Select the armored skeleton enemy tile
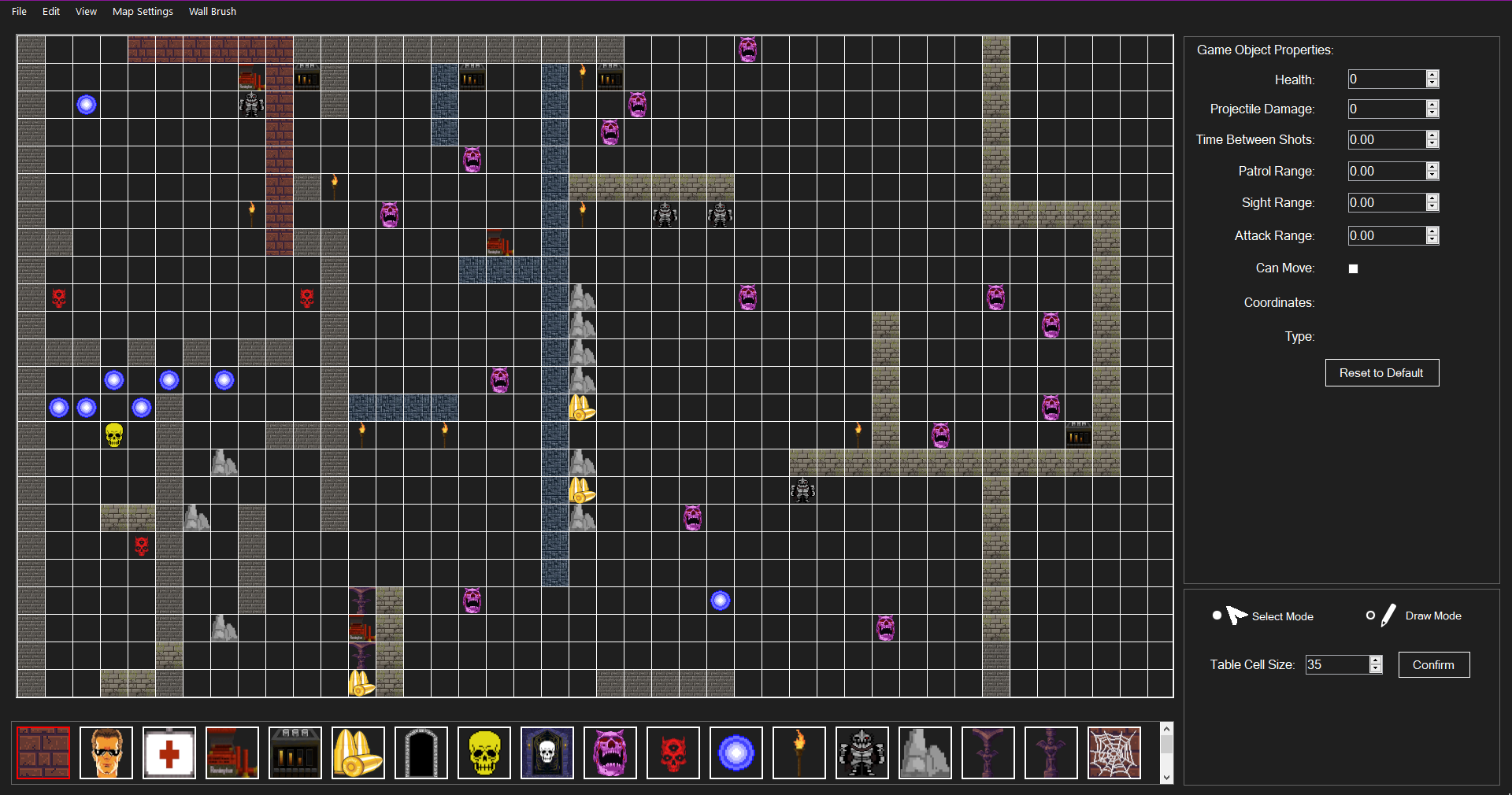1512x795 pixels. (862, 752)
